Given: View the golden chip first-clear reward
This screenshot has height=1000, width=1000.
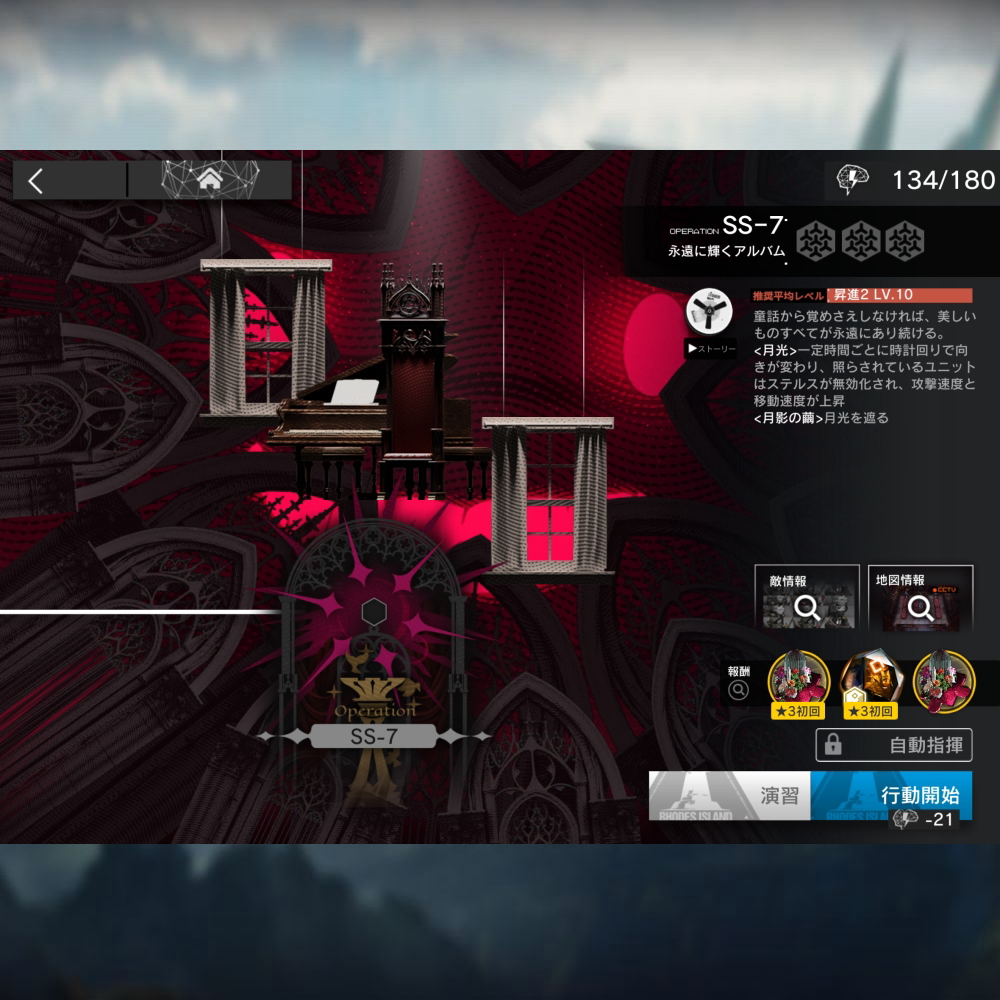Looking at the screenshot, I should (867, 680).
